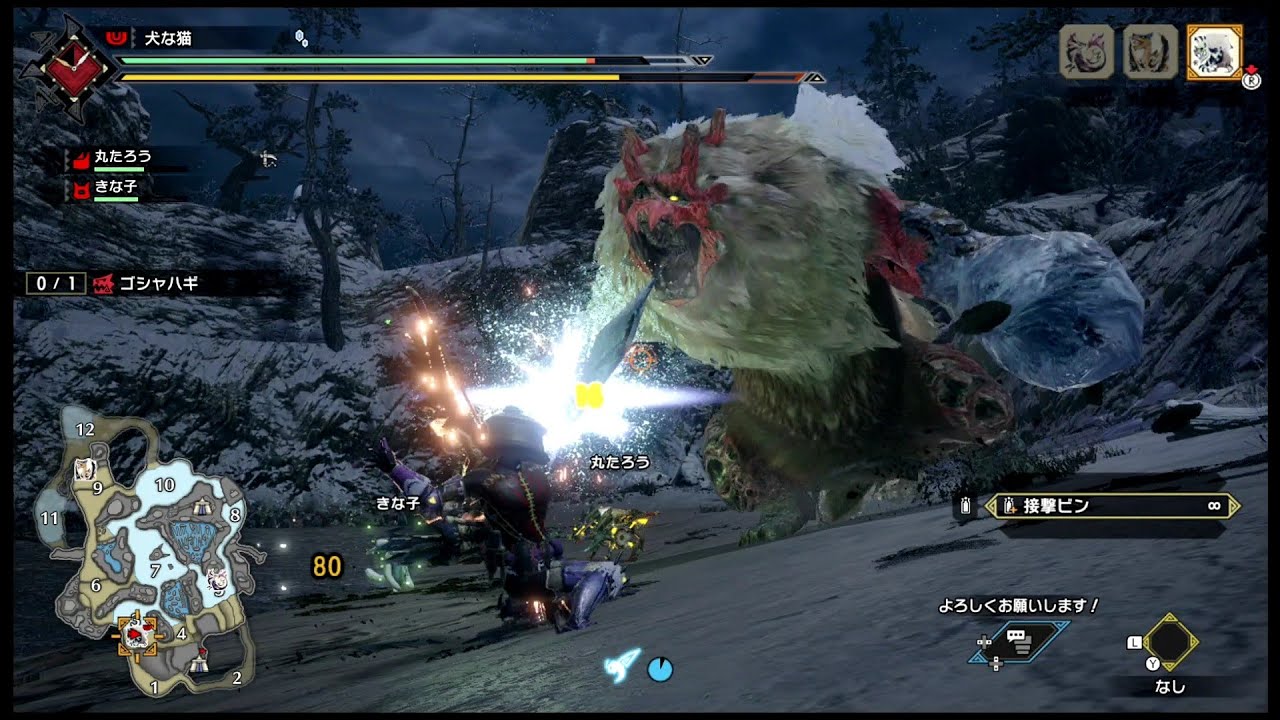Select the orange monster icon in the middle
The image size is (1280, 720).
click(1150, 52)
